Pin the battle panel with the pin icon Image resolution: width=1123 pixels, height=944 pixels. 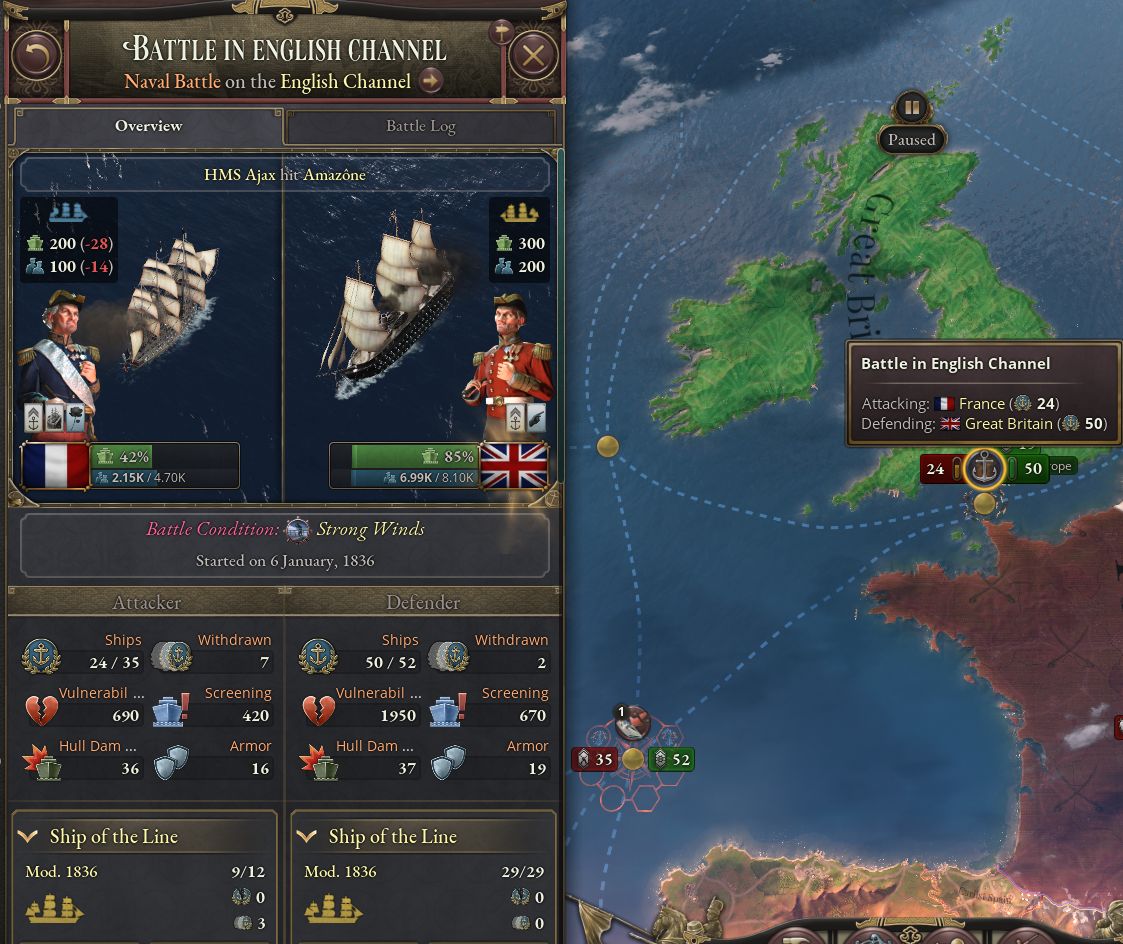499,32
